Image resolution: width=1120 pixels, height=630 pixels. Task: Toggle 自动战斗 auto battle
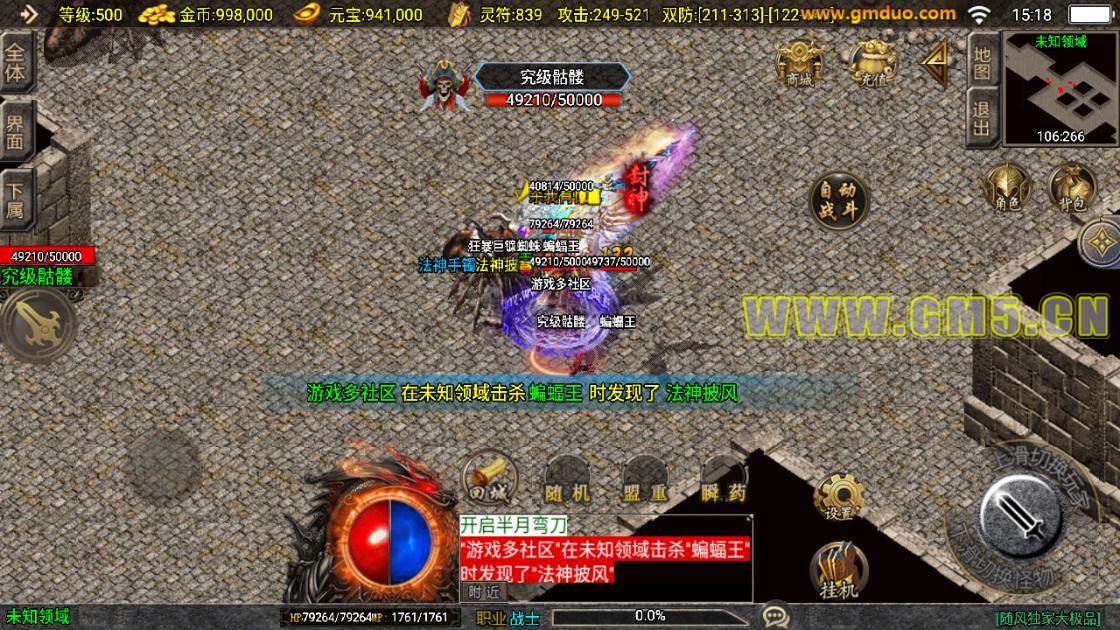pyautogui.click(x=837, y=200)
